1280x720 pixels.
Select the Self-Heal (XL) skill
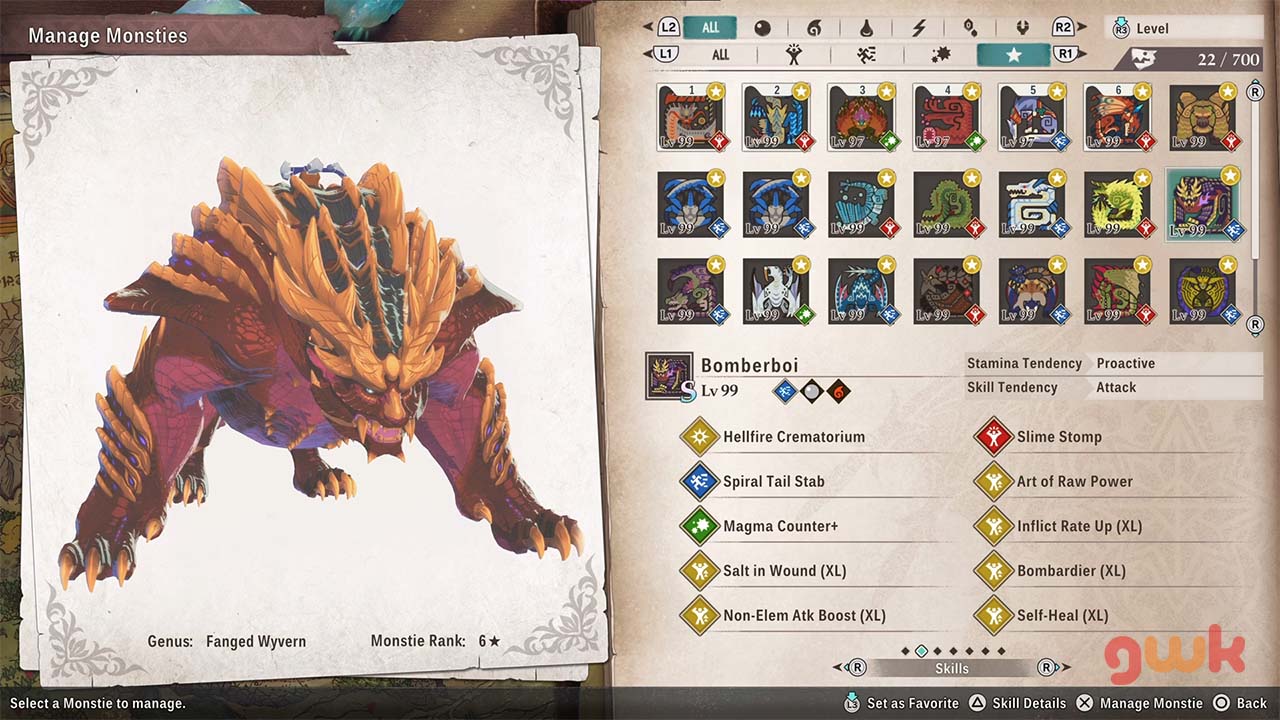tap(1062, 615)
